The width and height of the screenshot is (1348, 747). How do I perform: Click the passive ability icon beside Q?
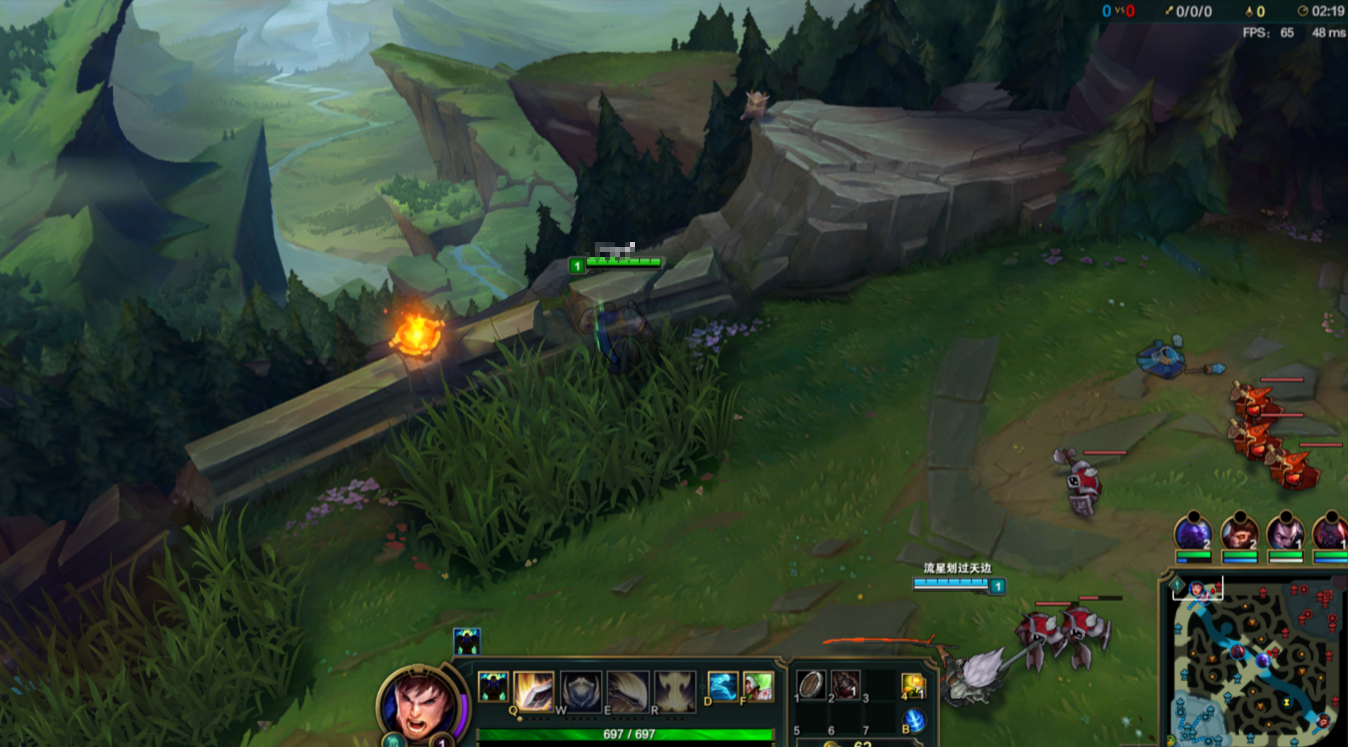coord(493,687)
